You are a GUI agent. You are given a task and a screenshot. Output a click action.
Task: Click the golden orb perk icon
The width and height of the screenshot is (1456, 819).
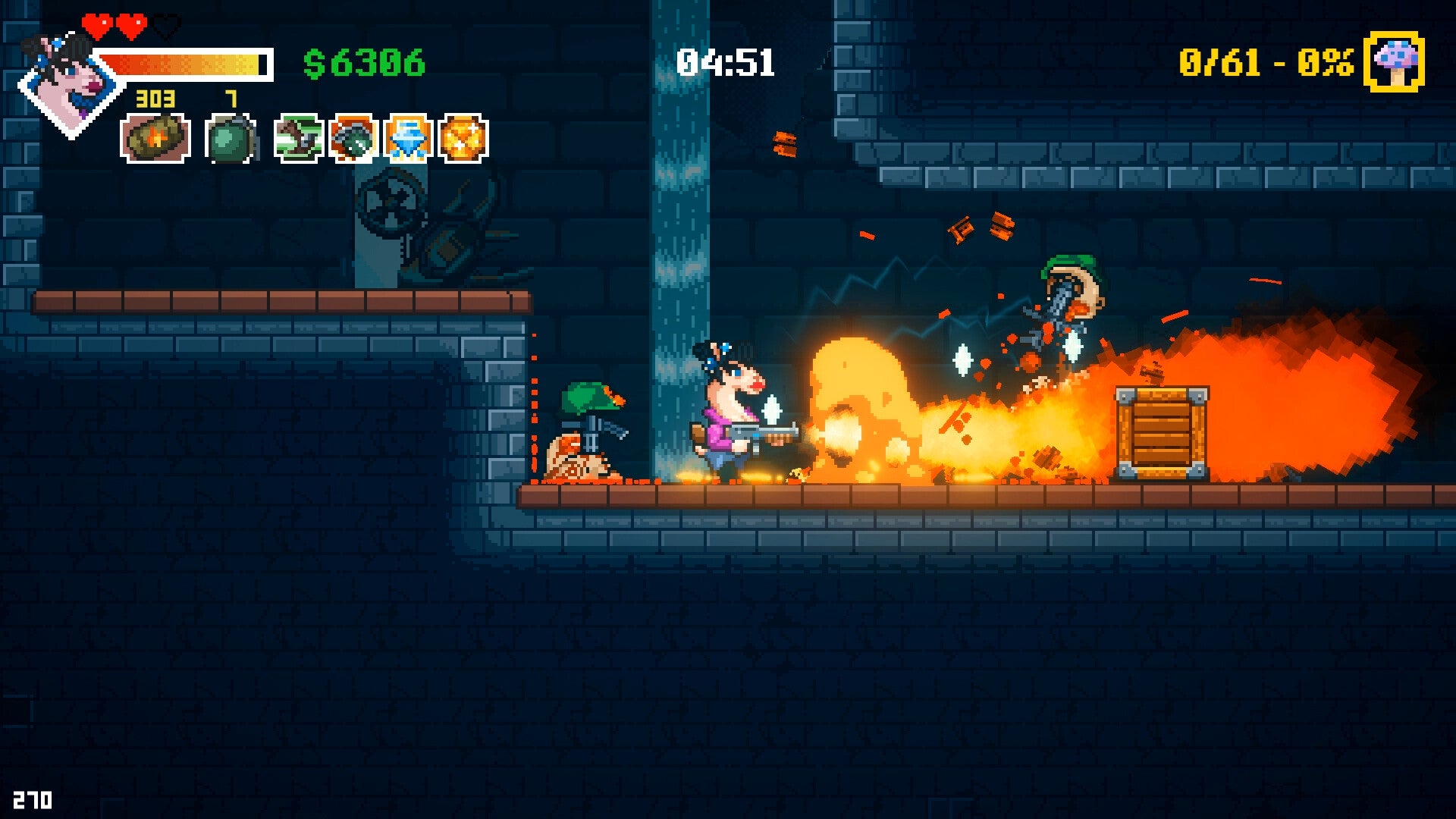click(463, 138)
